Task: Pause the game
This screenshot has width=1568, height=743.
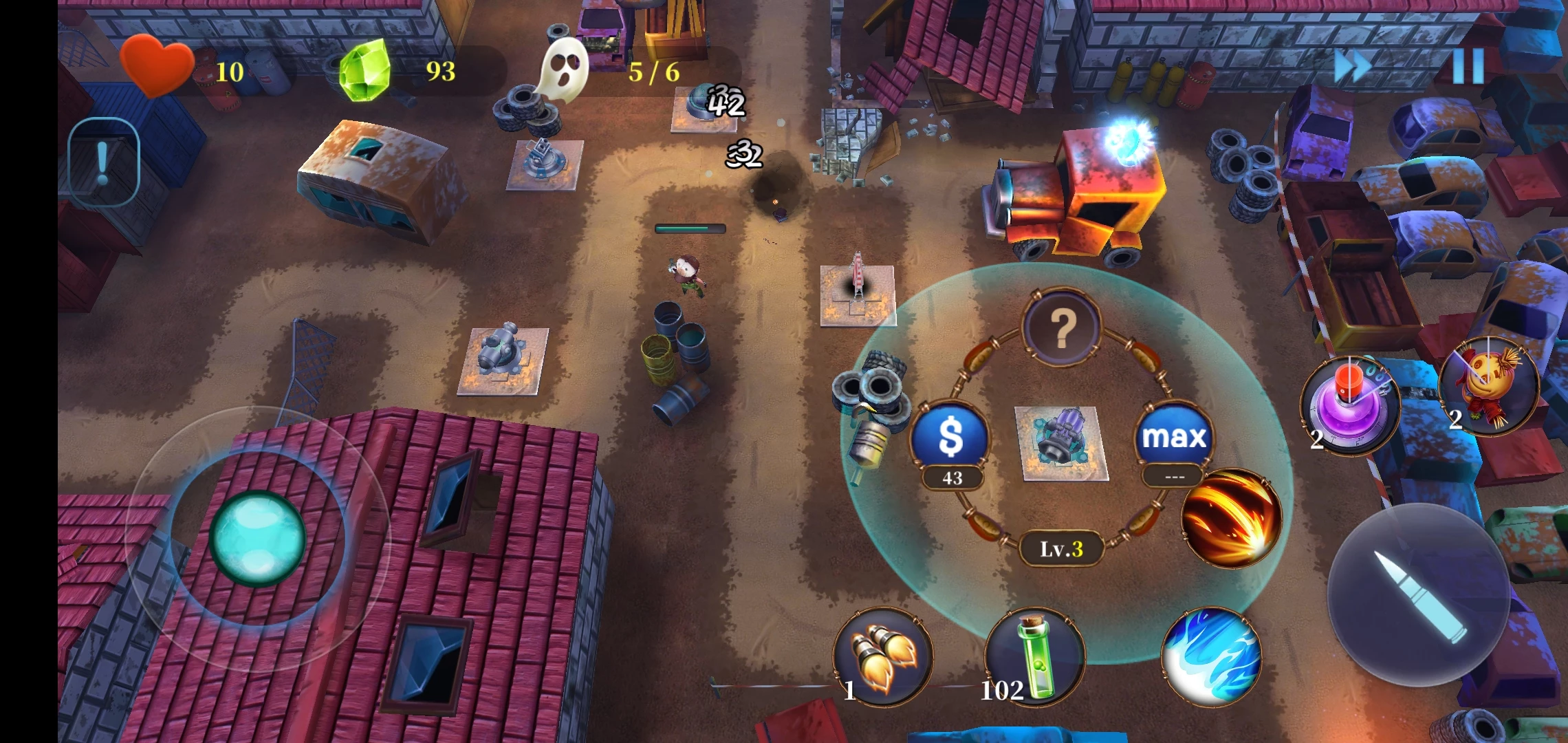Action: pyautogui.click(x=1468, y=67)
